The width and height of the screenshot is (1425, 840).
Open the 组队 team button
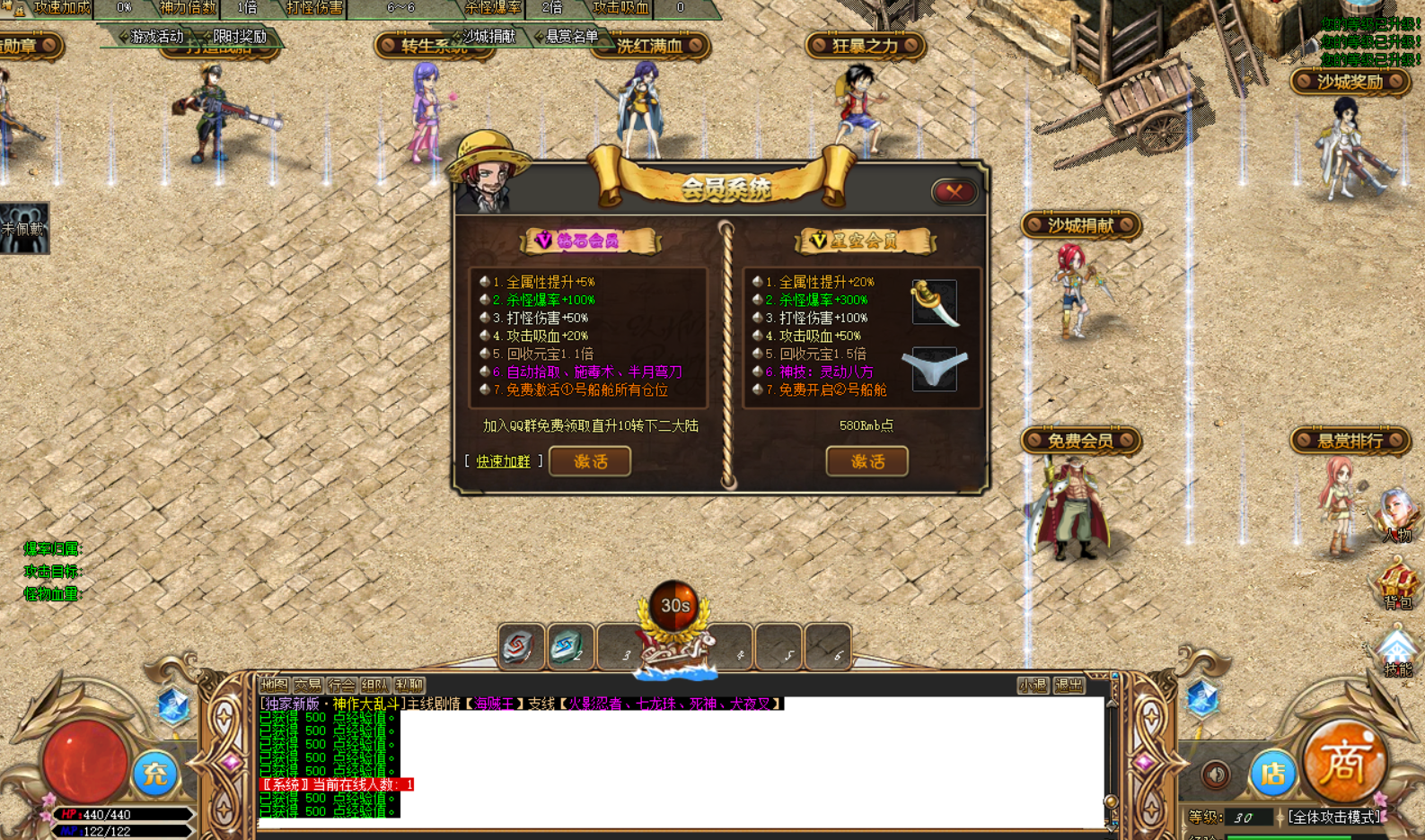coord(375,685)
